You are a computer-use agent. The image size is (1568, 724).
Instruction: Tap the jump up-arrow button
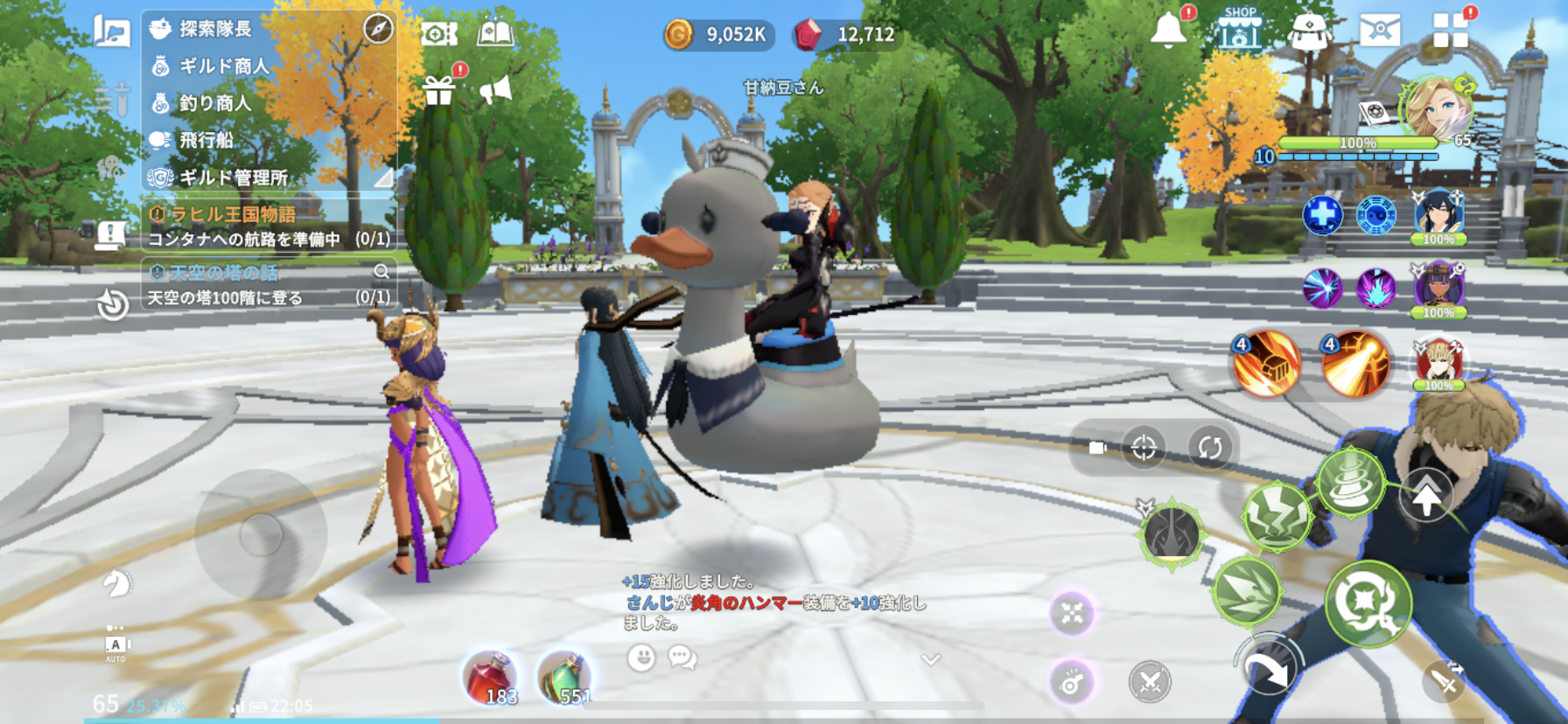pyautogui.click(x=1426, y=498)
